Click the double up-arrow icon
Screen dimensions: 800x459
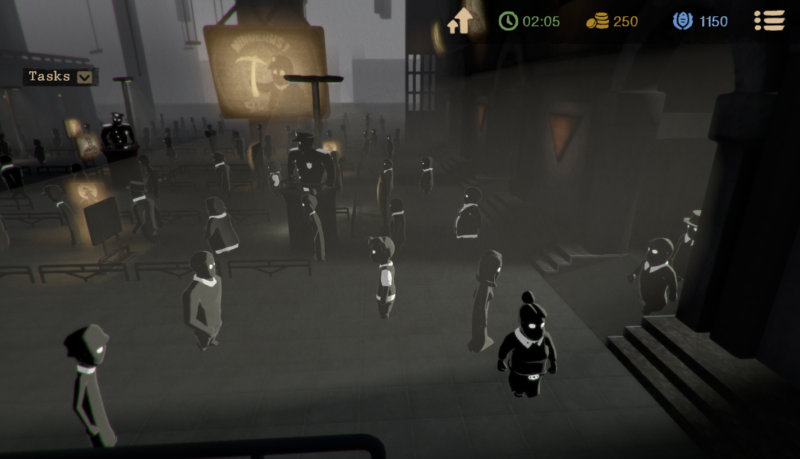tap(460, 21)
